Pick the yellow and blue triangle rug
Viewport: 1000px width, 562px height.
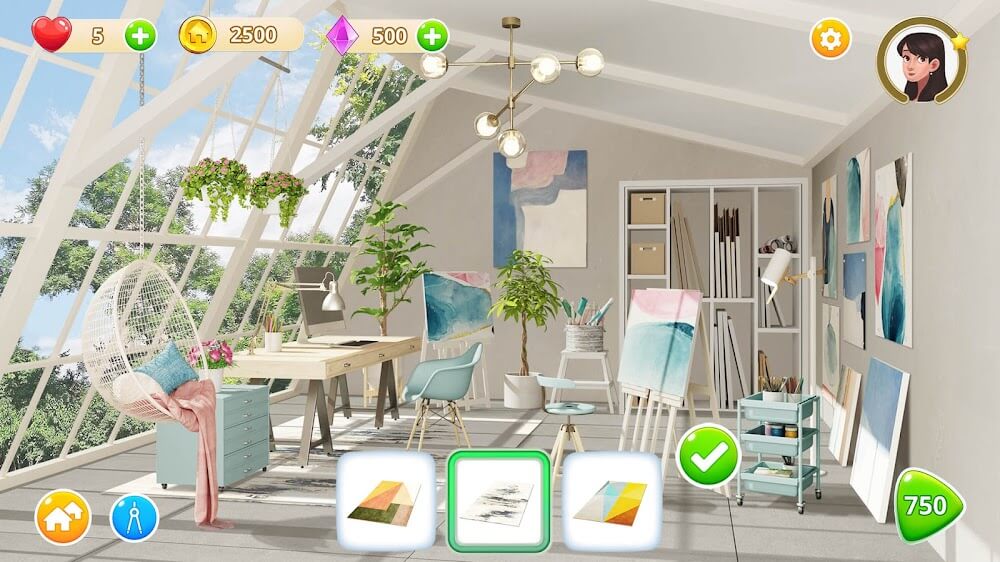611,500
